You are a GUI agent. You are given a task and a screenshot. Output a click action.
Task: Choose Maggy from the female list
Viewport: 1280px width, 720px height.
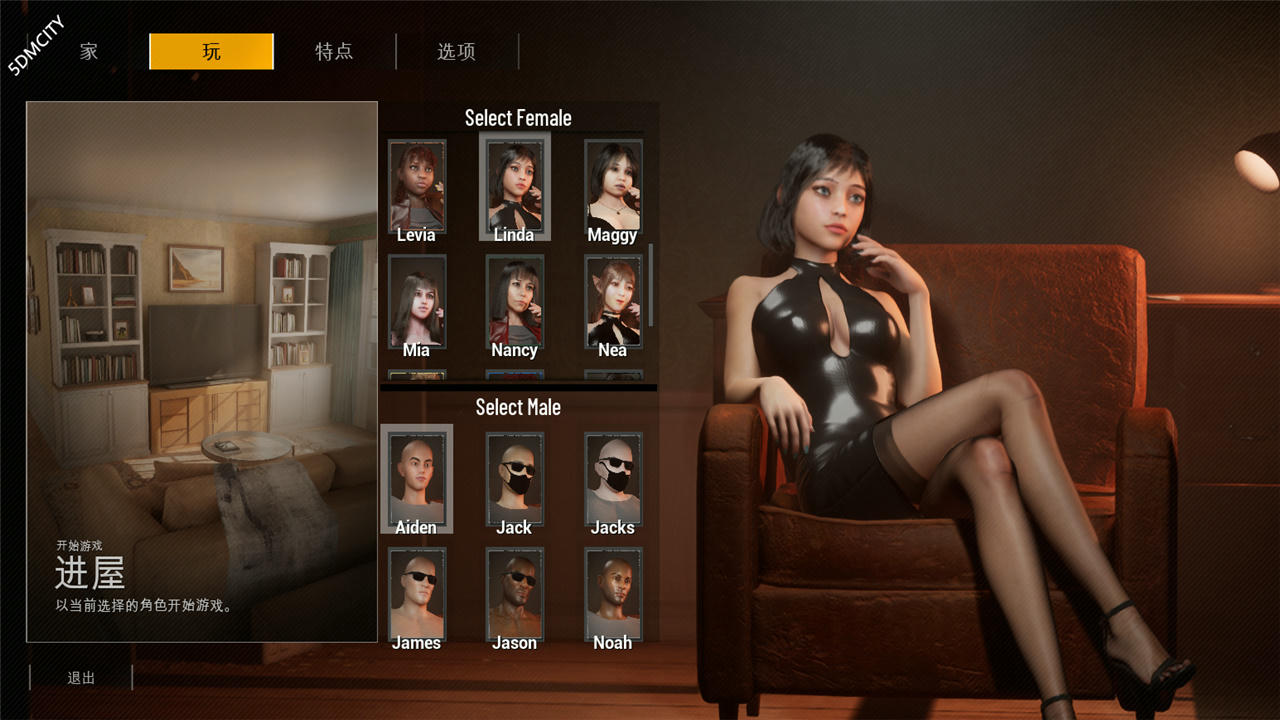[613, 185]
